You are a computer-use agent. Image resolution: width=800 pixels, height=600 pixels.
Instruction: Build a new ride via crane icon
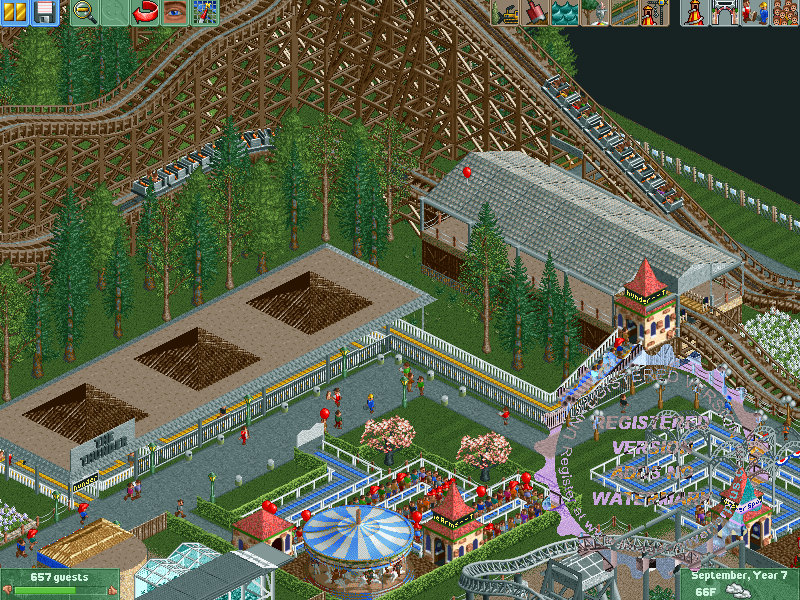pos(655,13)
